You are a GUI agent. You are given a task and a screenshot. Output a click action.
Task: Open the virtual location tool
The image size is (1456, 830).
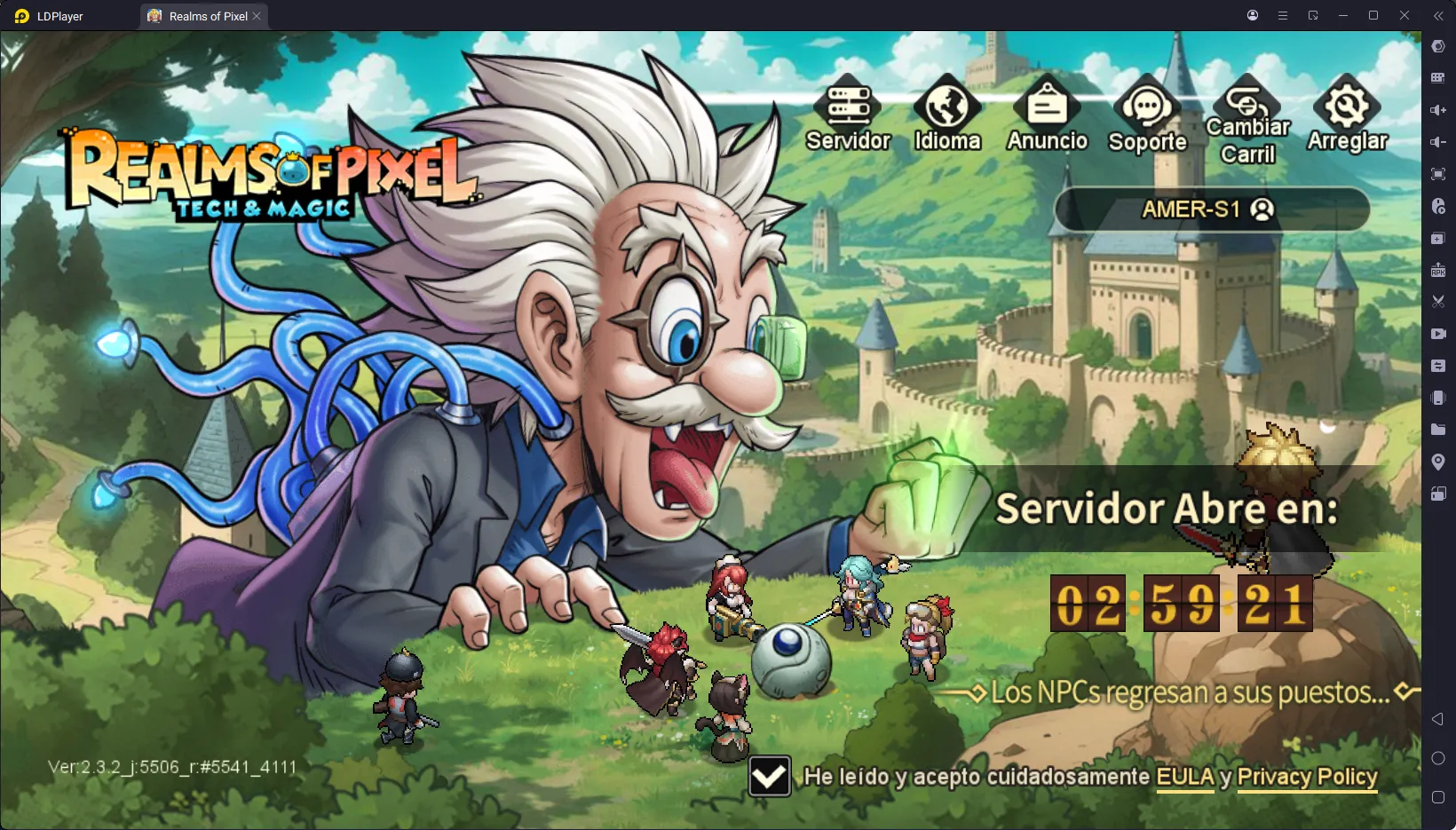(1438, 462)
